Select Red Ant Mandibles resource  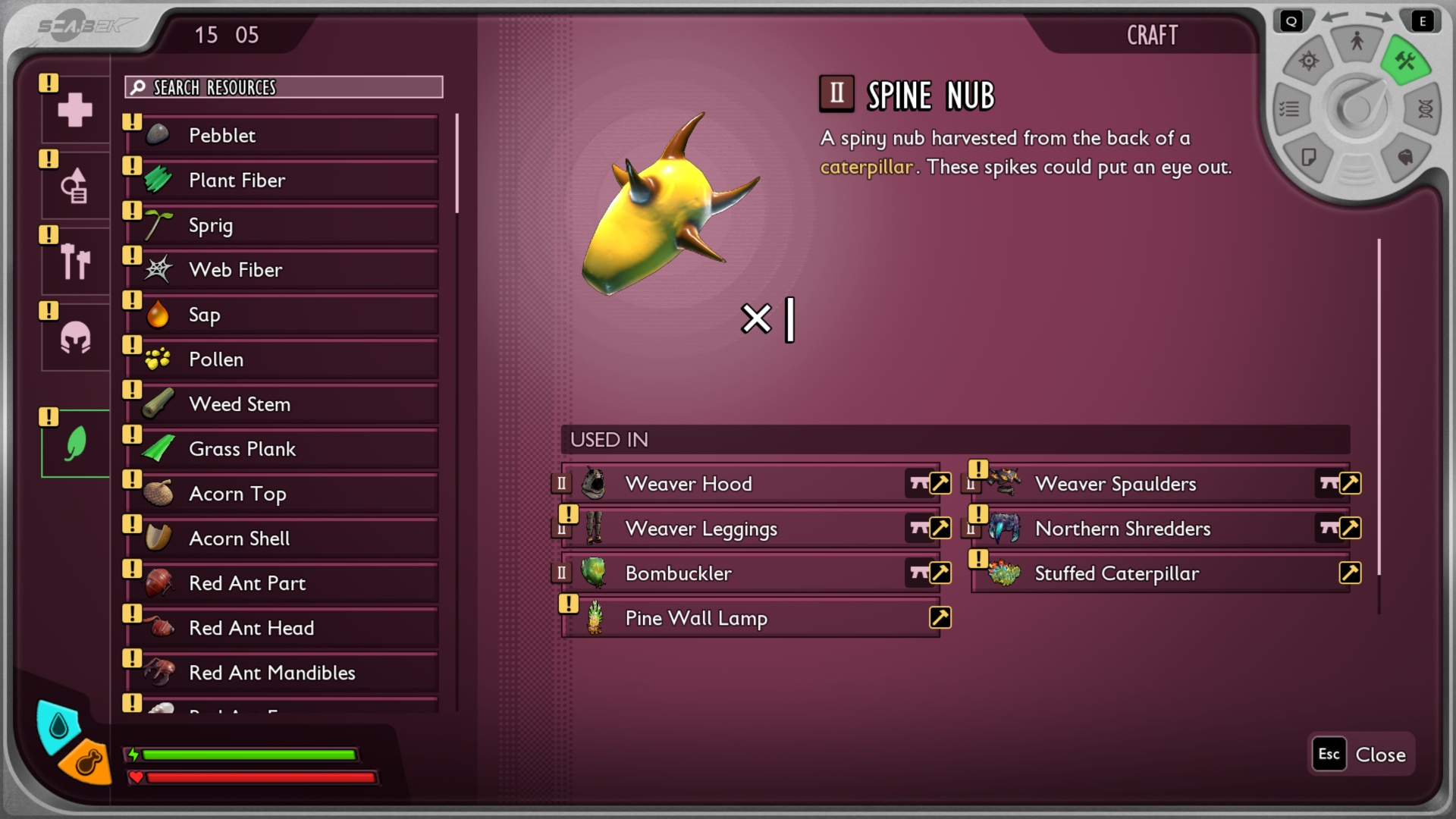(x=288, y=673)
